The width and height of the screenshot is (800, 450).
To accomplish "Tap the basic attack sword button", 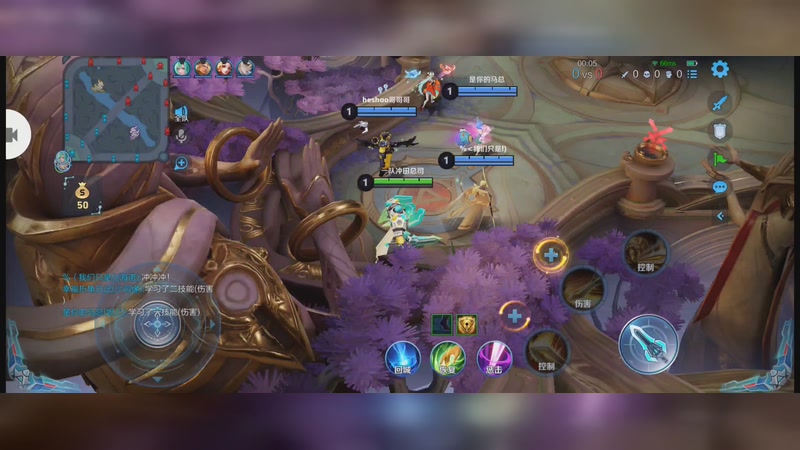I will pos(648,343).
